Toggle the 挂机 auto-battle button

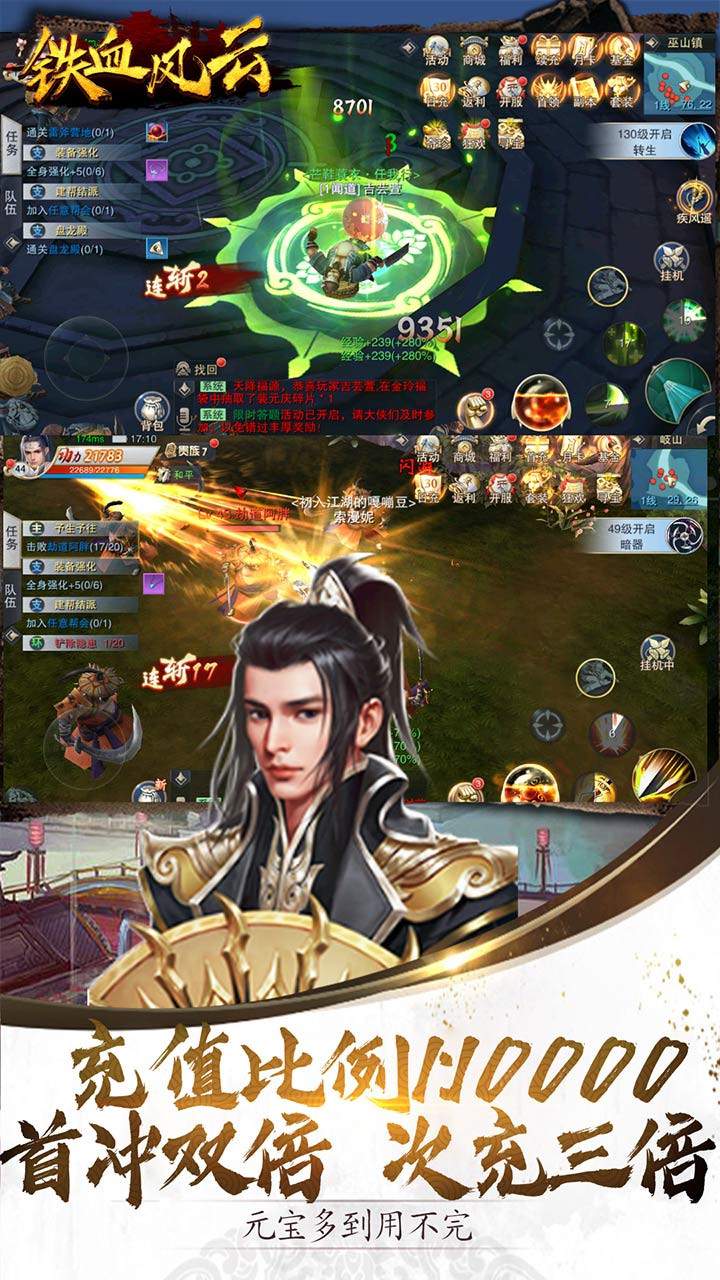click(x=670, y=260)
